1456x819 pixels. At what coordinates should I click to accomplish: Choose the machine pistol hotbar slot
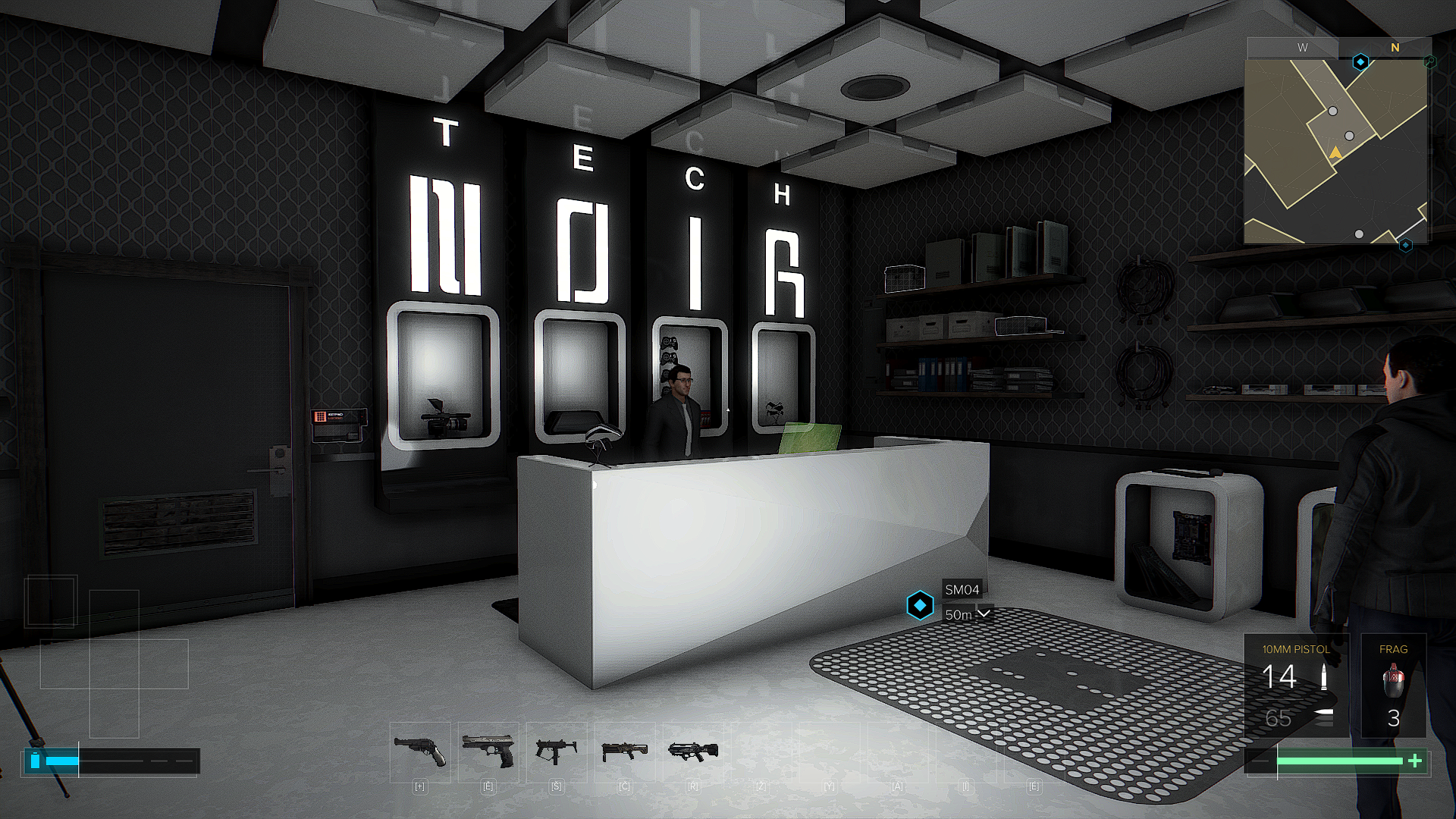click(x=557, y=752)
